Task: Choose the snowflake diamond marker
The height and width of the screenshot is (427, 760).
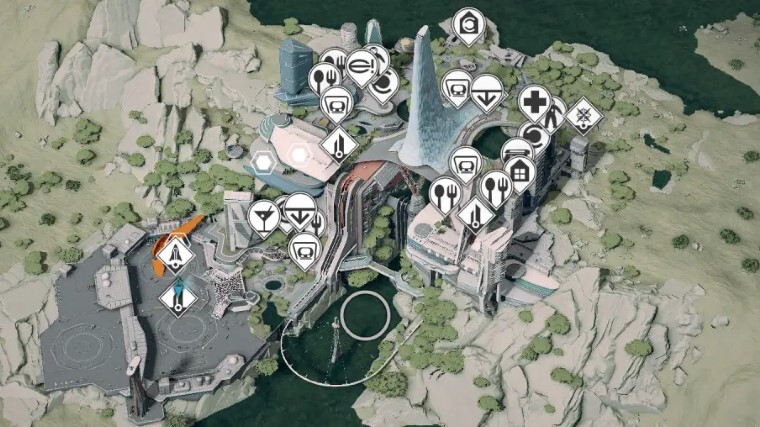Action: [583, 116]
